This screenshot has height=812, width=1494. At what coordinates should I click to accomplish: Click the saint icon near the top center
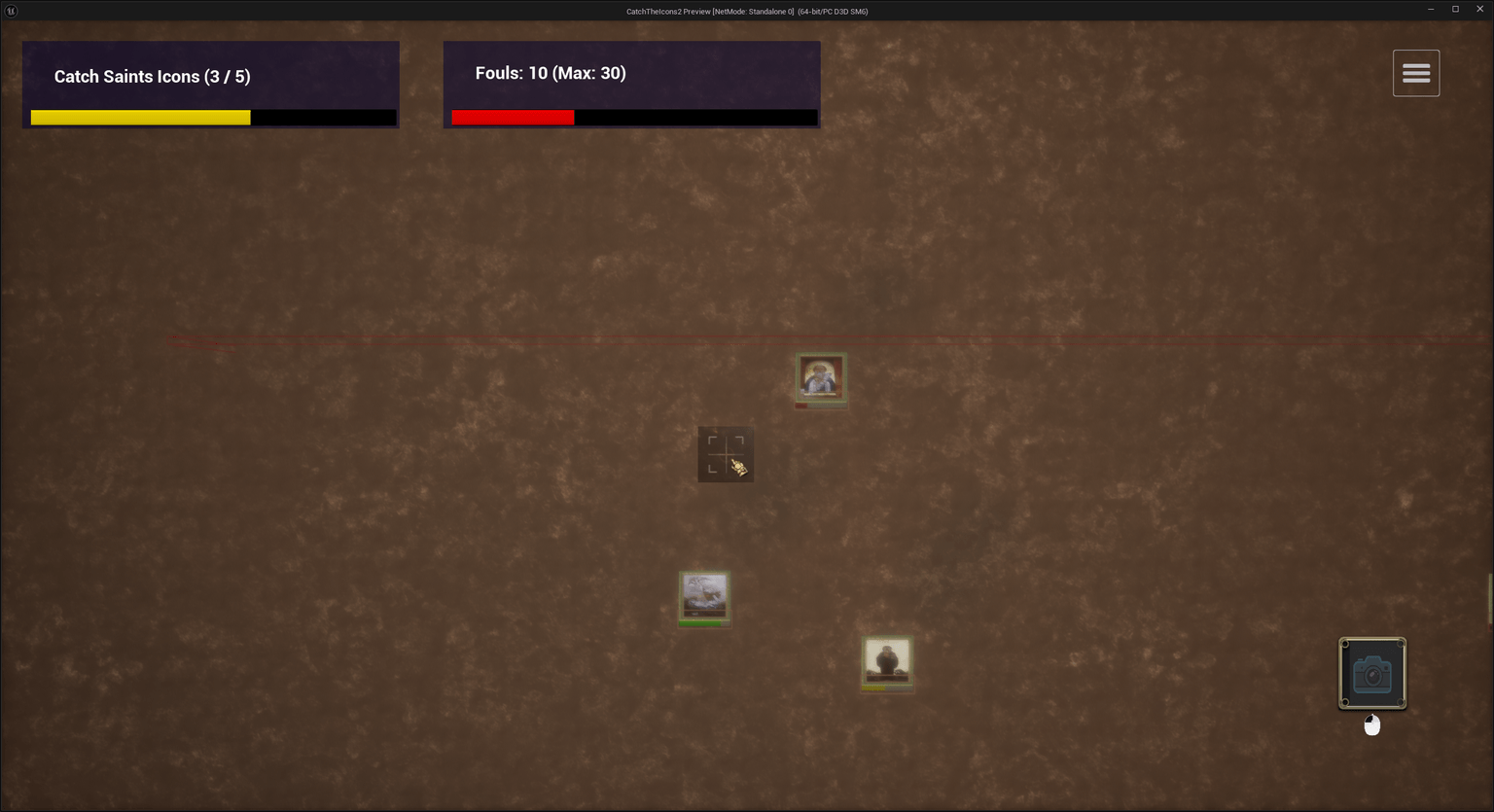820,377
